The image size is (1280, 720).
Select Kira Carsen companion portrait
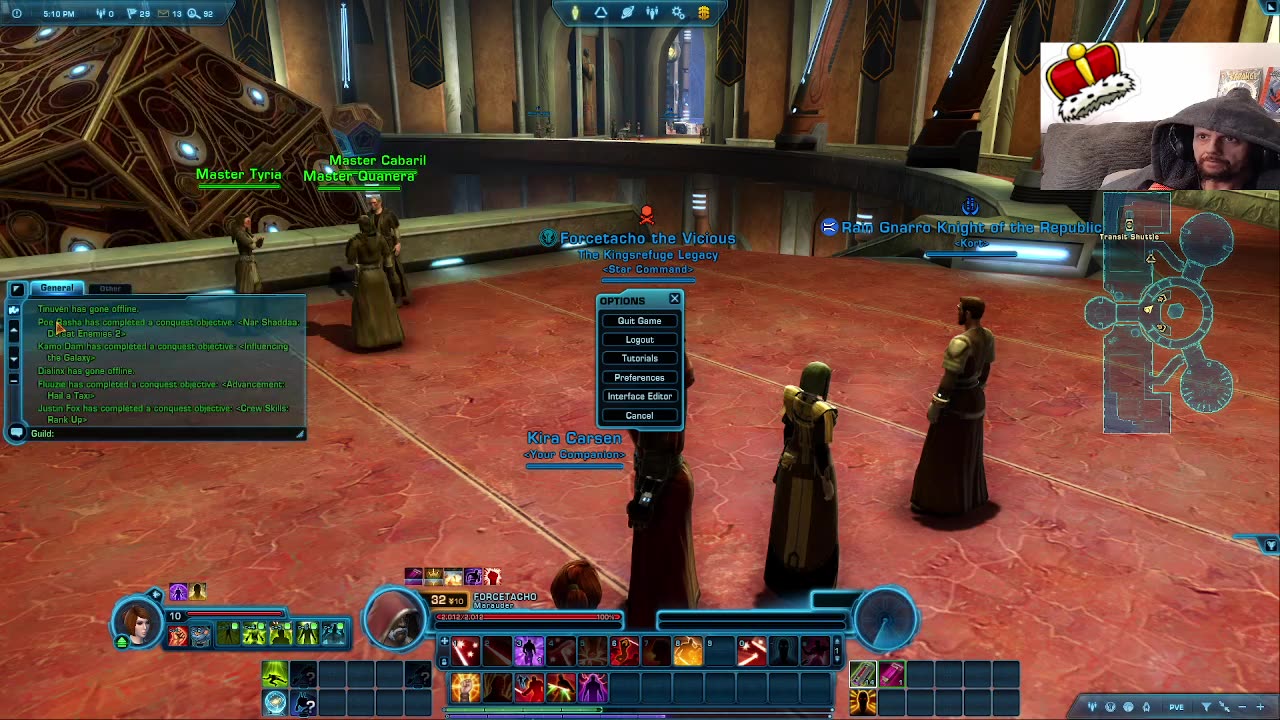click(138, 622)
